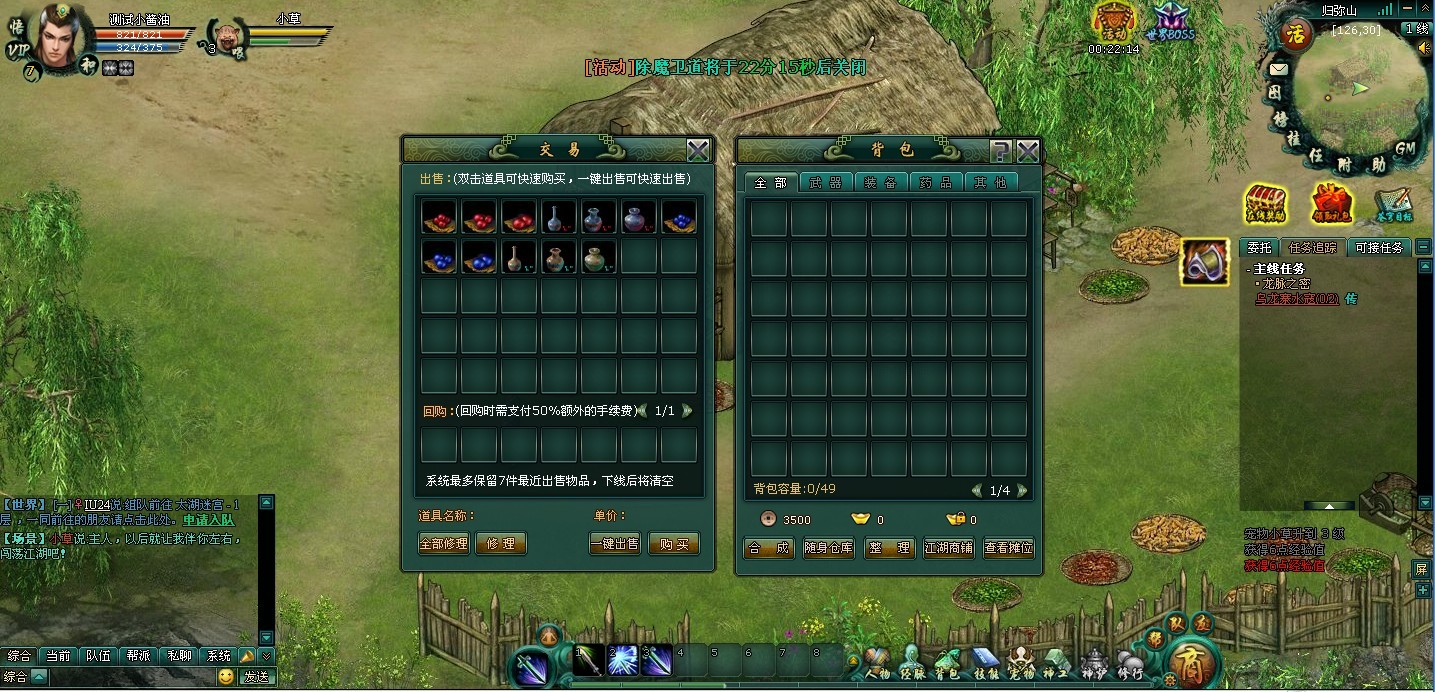Click the 整理 sort button
Viewport: 1435px width, 692px height.
click(889, 548)
